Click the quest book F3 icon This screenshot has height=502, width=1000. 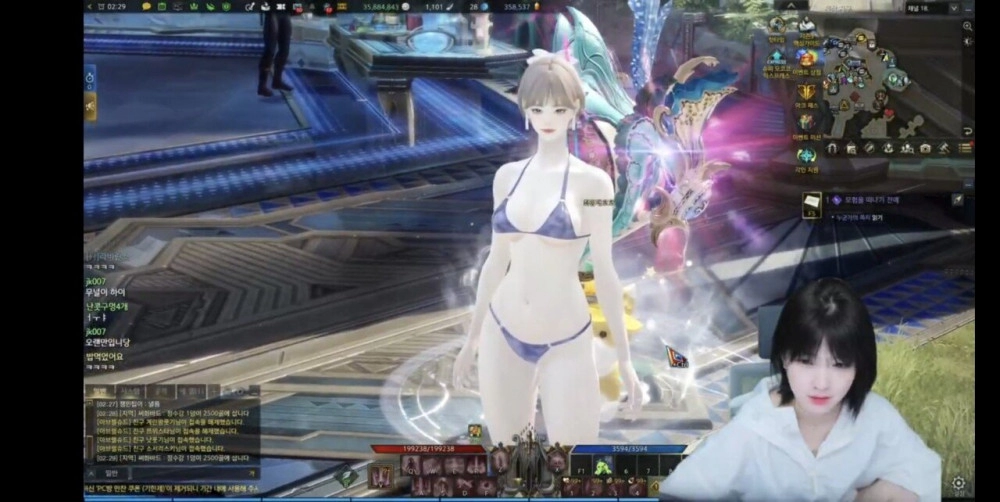(x=813, y=202)
